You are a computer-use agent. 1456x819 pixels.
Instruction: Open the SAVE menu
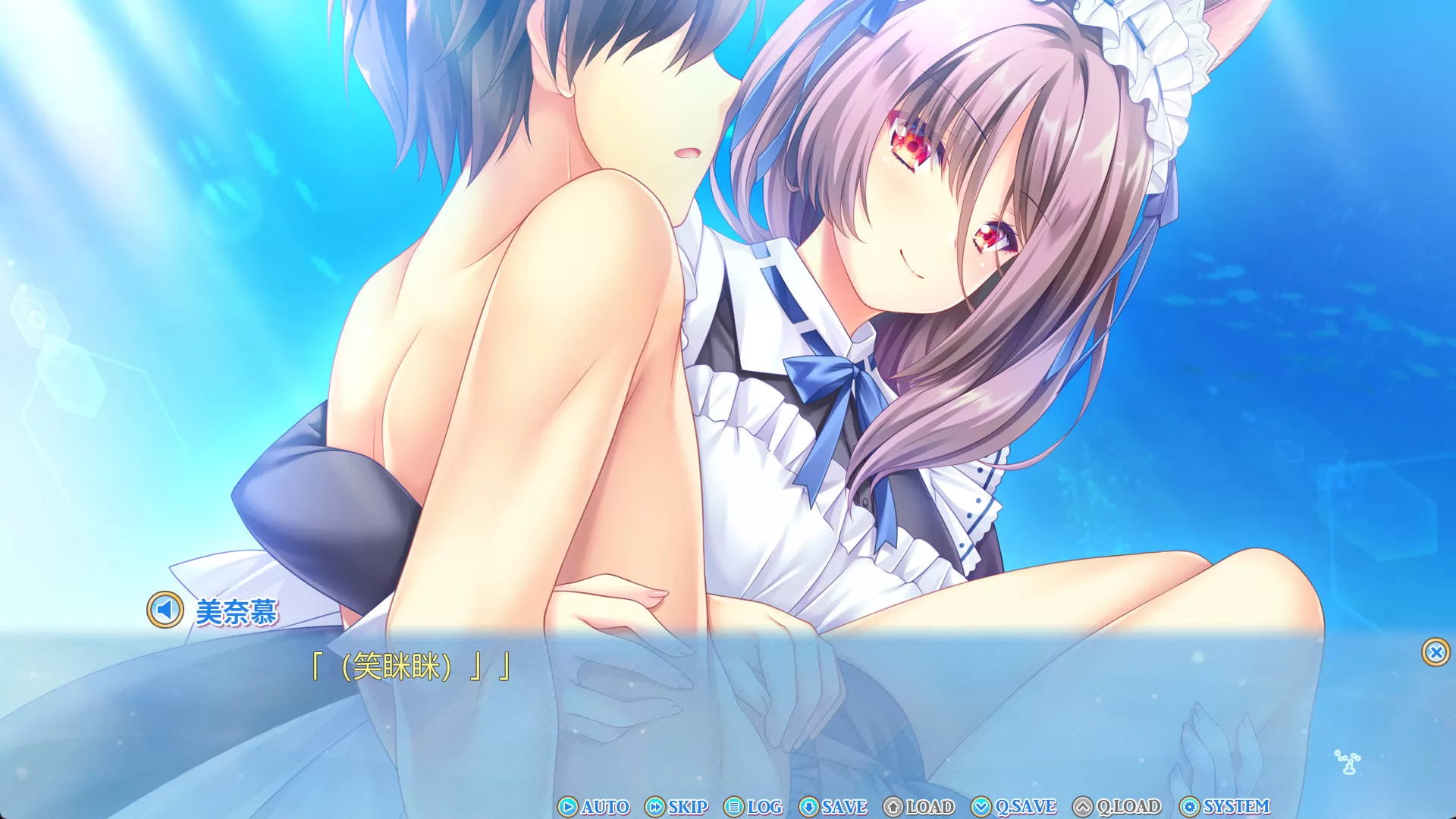click(833, 806)
